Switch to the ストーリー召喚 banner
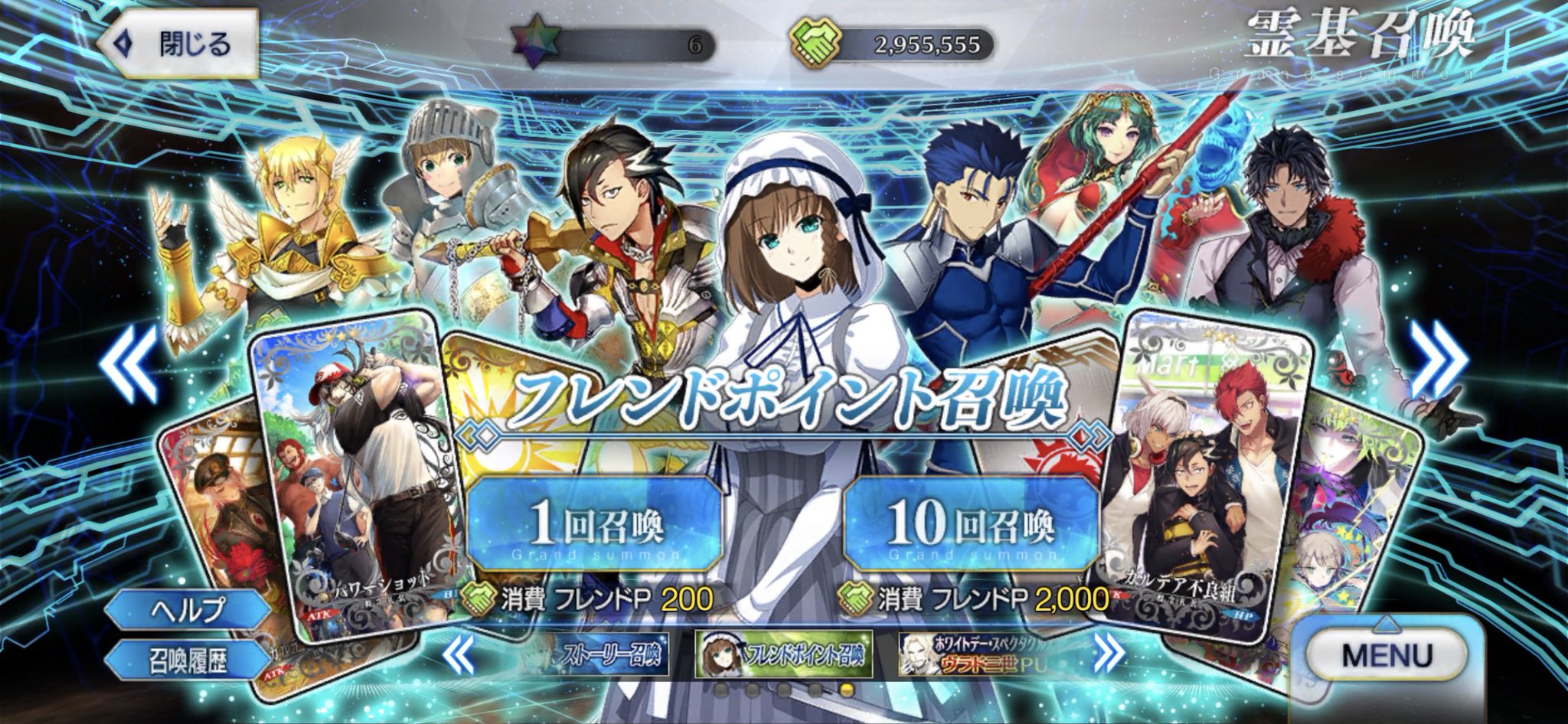This screenshot has height=724, width=1568. [x=593, y=655]
